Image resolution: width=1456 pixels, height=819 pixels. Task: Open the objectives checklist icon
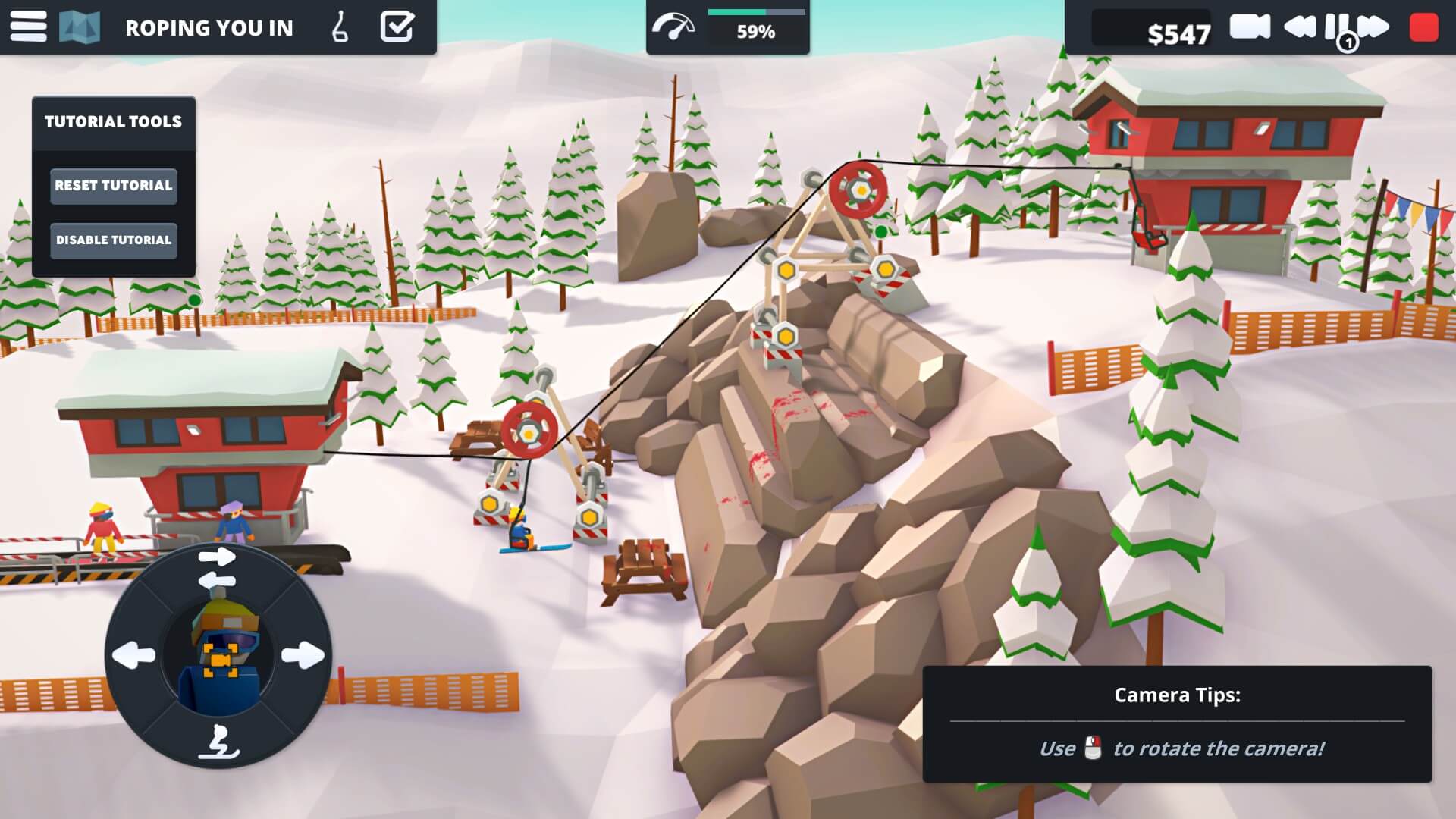397,27
